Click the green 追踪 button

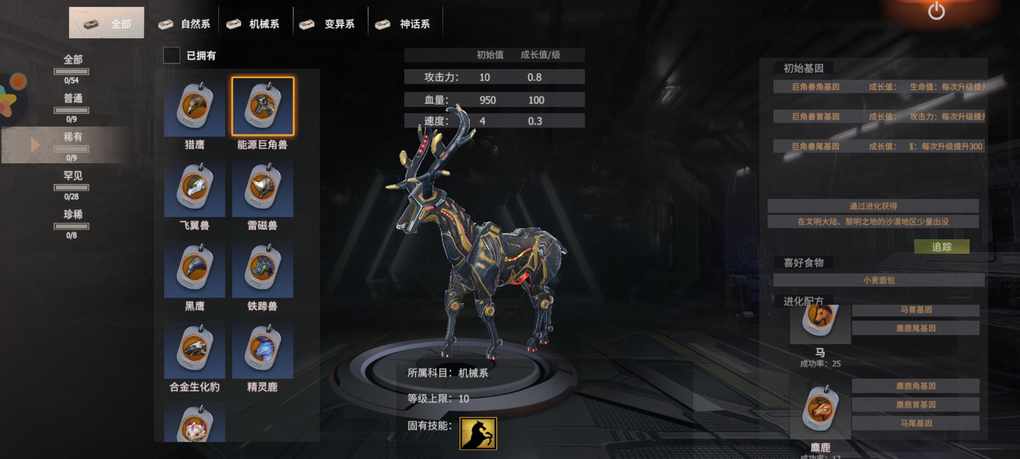(941, 246)
